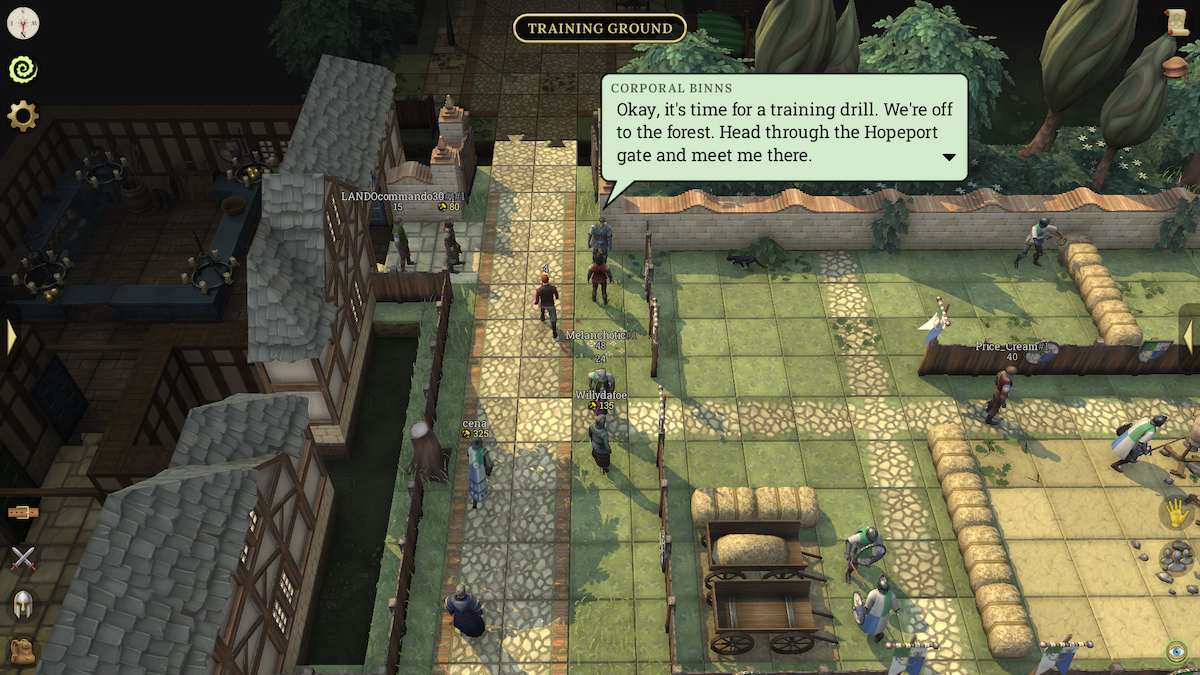The width and height of the screenshot is (1200, 675).
Task: Toggle the green eye icon
Action: tap(1177, 651)
